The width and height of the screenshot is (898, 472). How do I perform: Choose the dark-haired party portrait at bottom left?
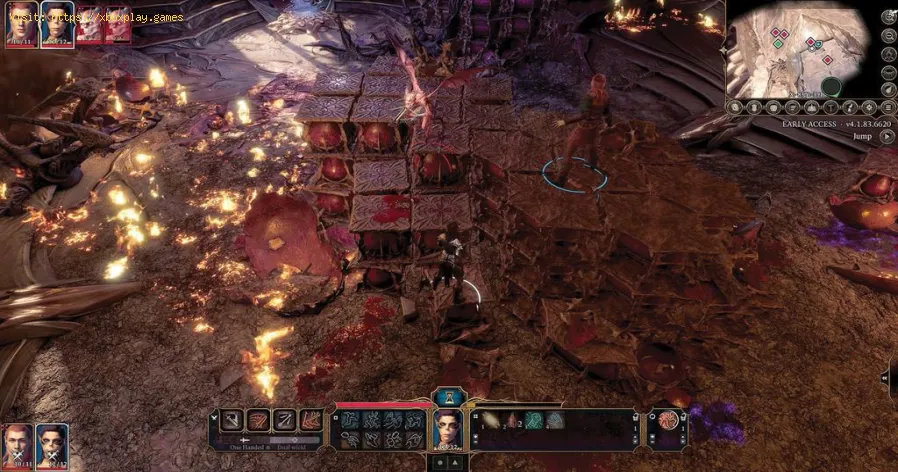click(52, 443)
